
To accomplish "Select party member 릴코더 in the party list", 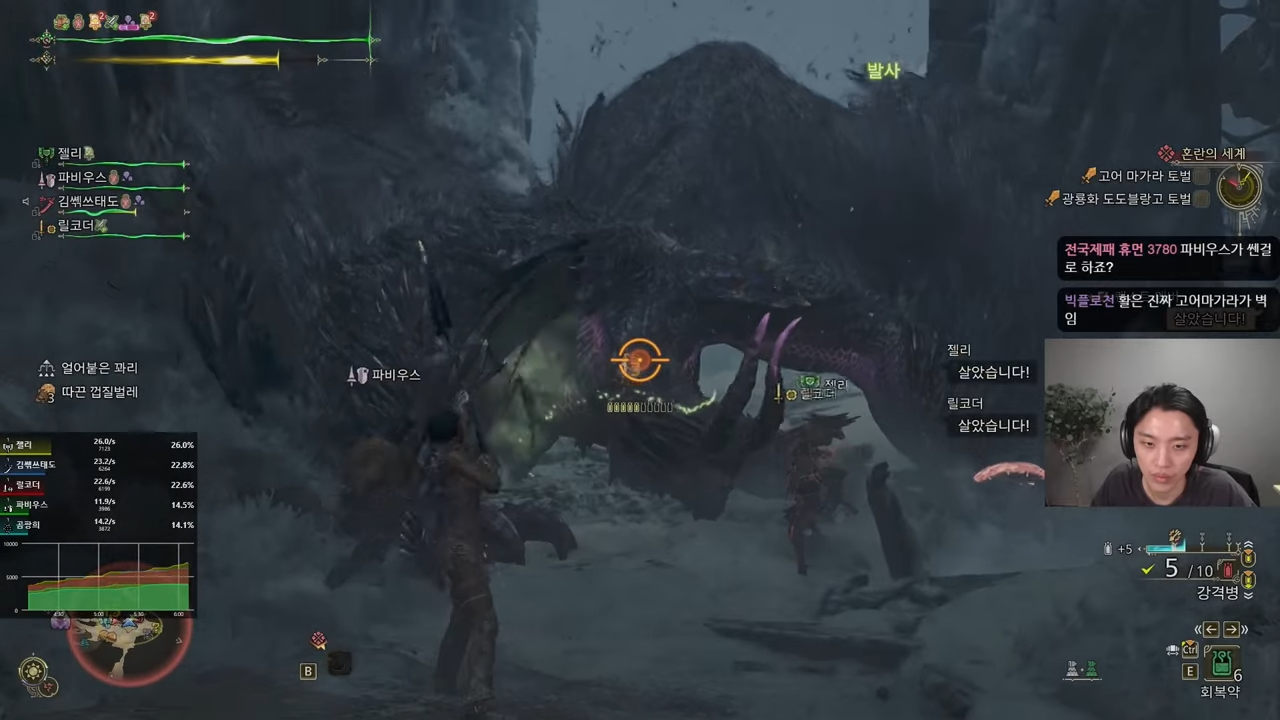I will (76, 226).
